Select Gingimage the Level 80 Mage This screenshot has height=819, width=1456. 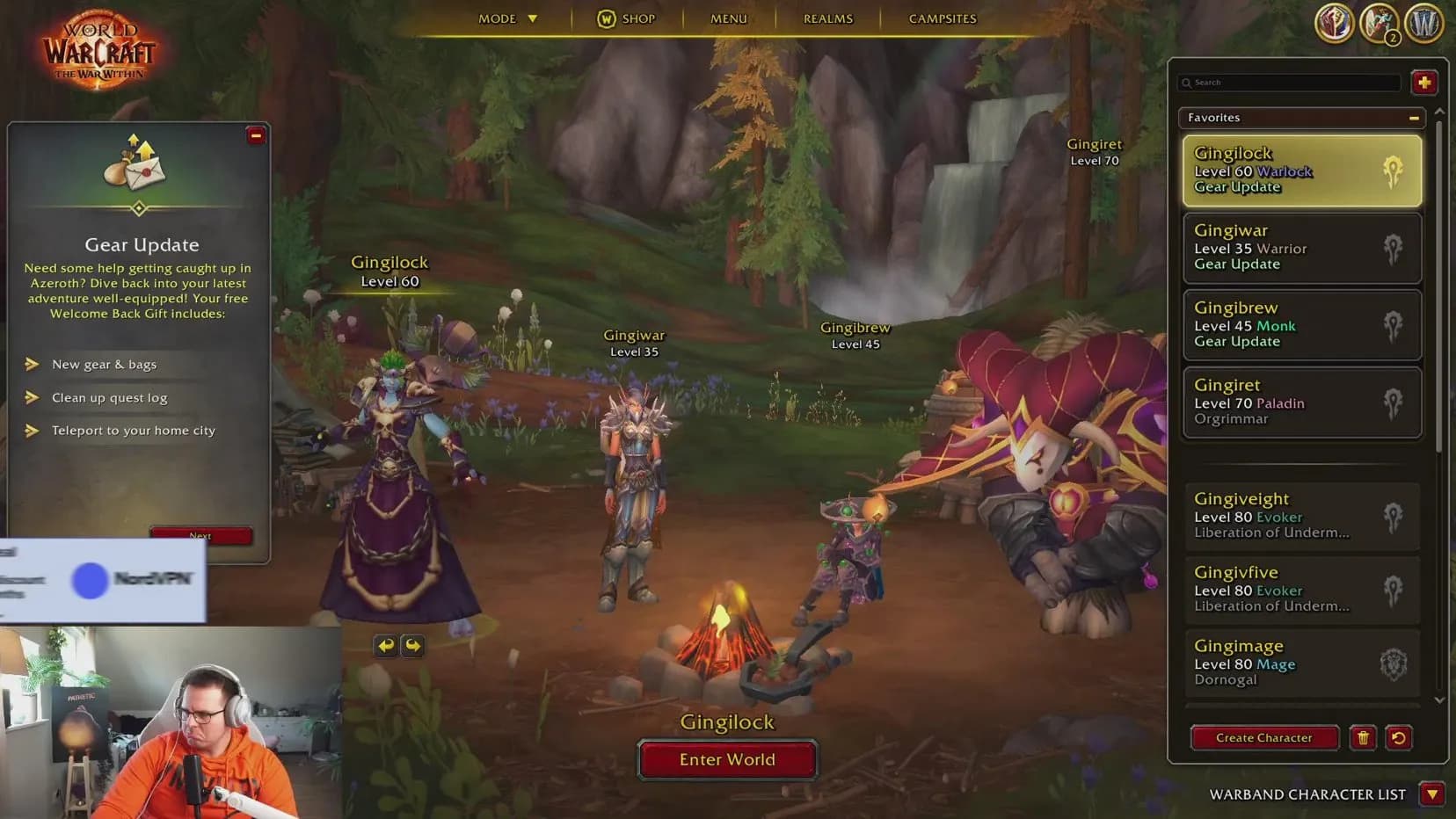coord(1301,664)
